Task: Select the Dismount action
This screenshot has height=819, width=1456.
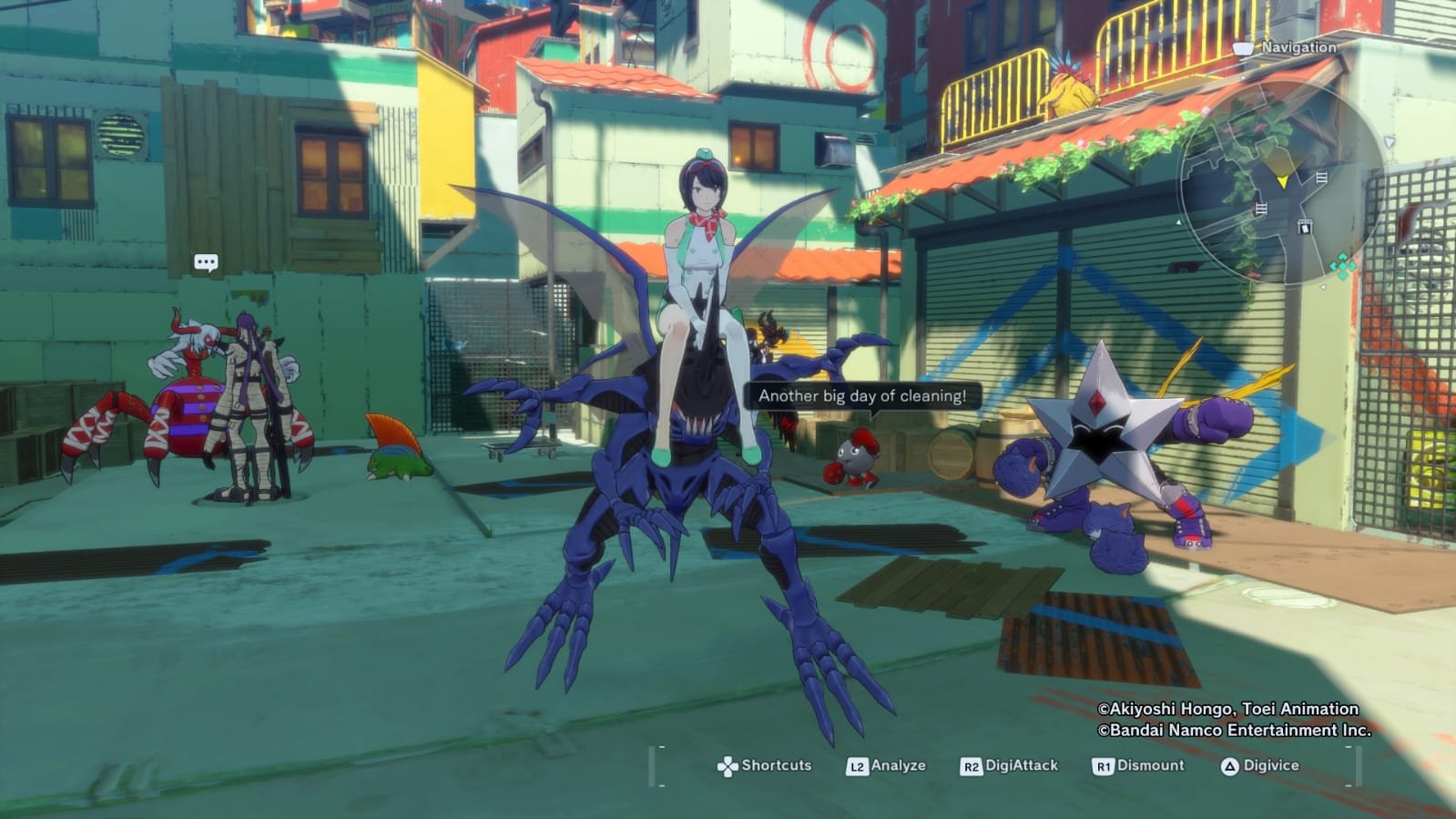Action: tap(1139, 766)
